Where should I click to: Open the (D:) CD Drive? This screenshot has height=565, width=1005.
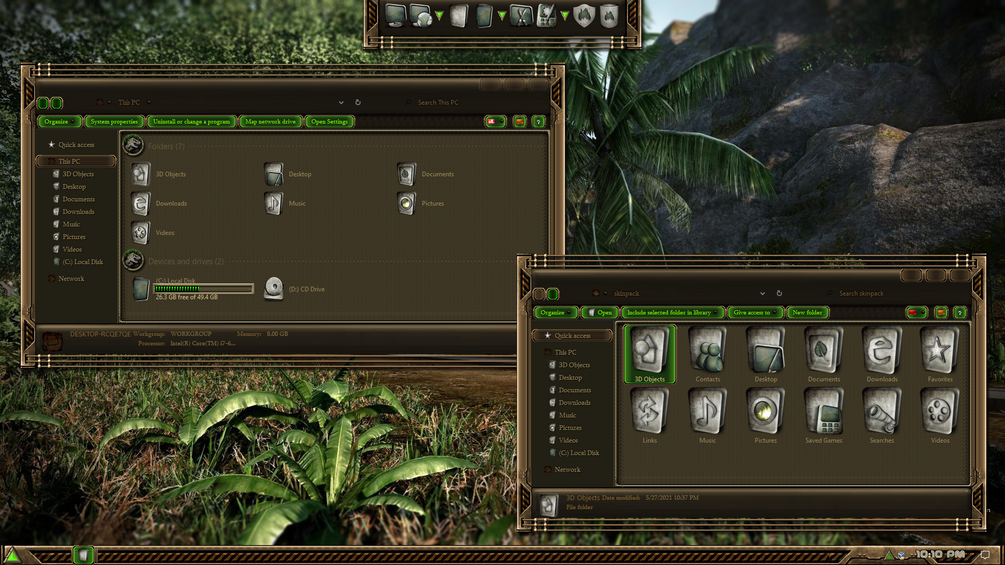[274, 289]
